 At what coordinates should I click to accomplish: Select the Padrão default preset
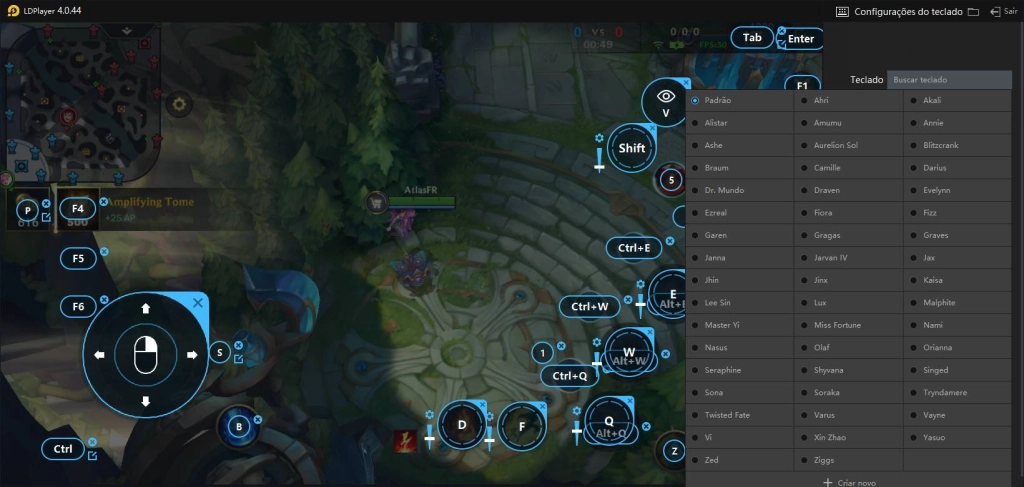pyautogui.click(x=718, y=100)
